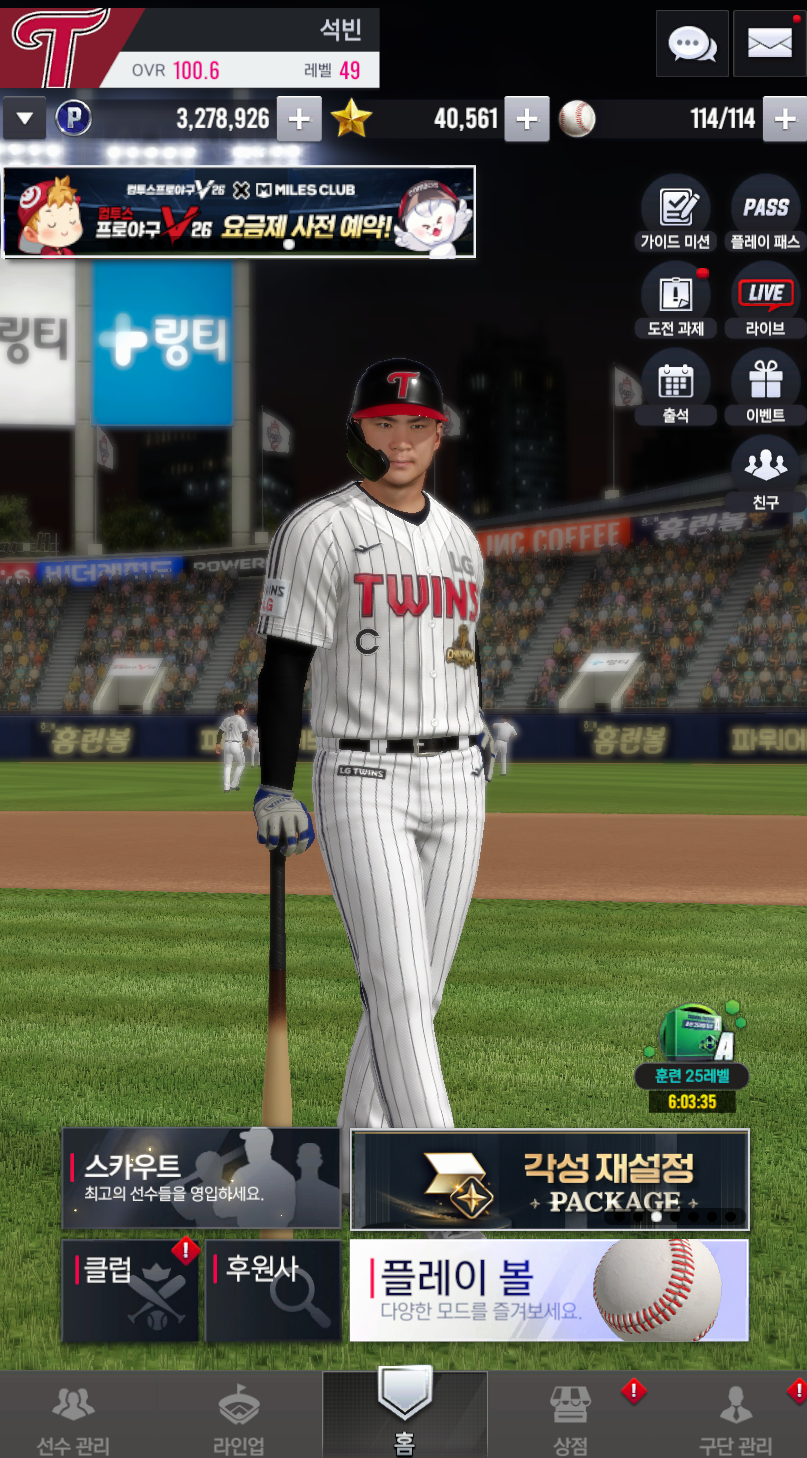807x1458 pixels.
Task: Open 가이드 미션 guide missions
Action: pos(675,214)
